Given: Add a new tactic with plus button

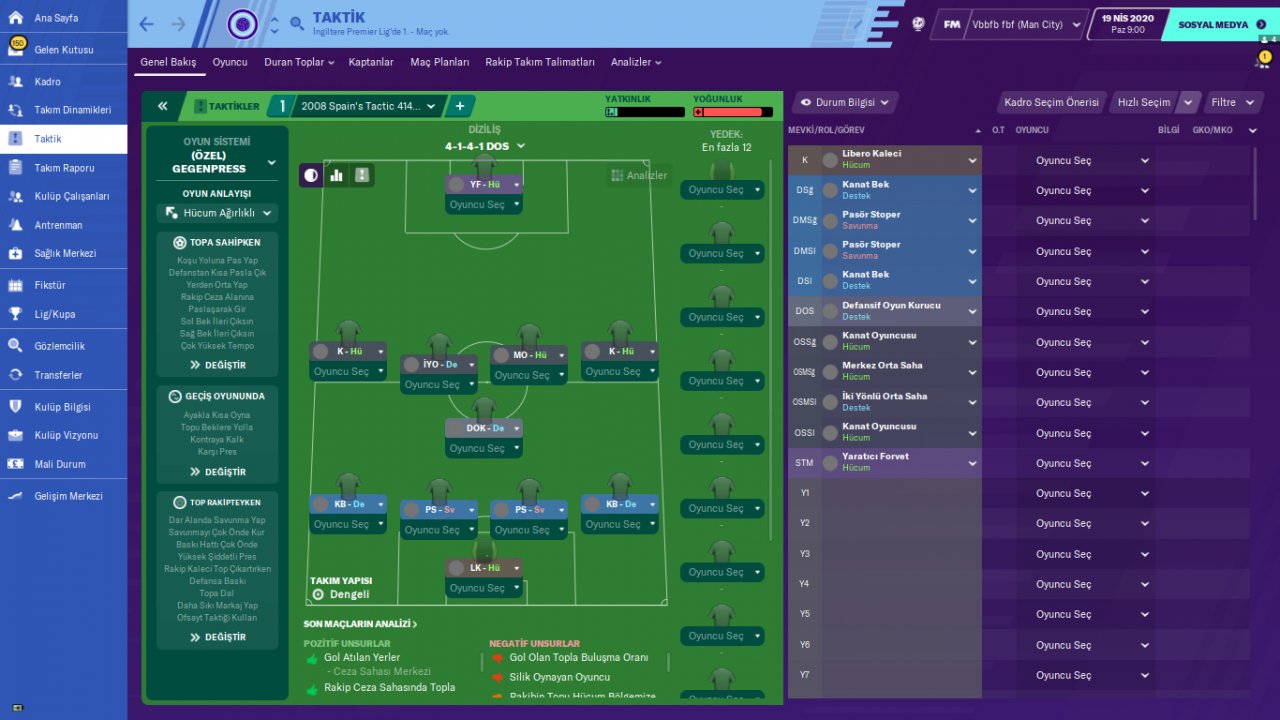Looking at the screenshot, I should (460, 106).
